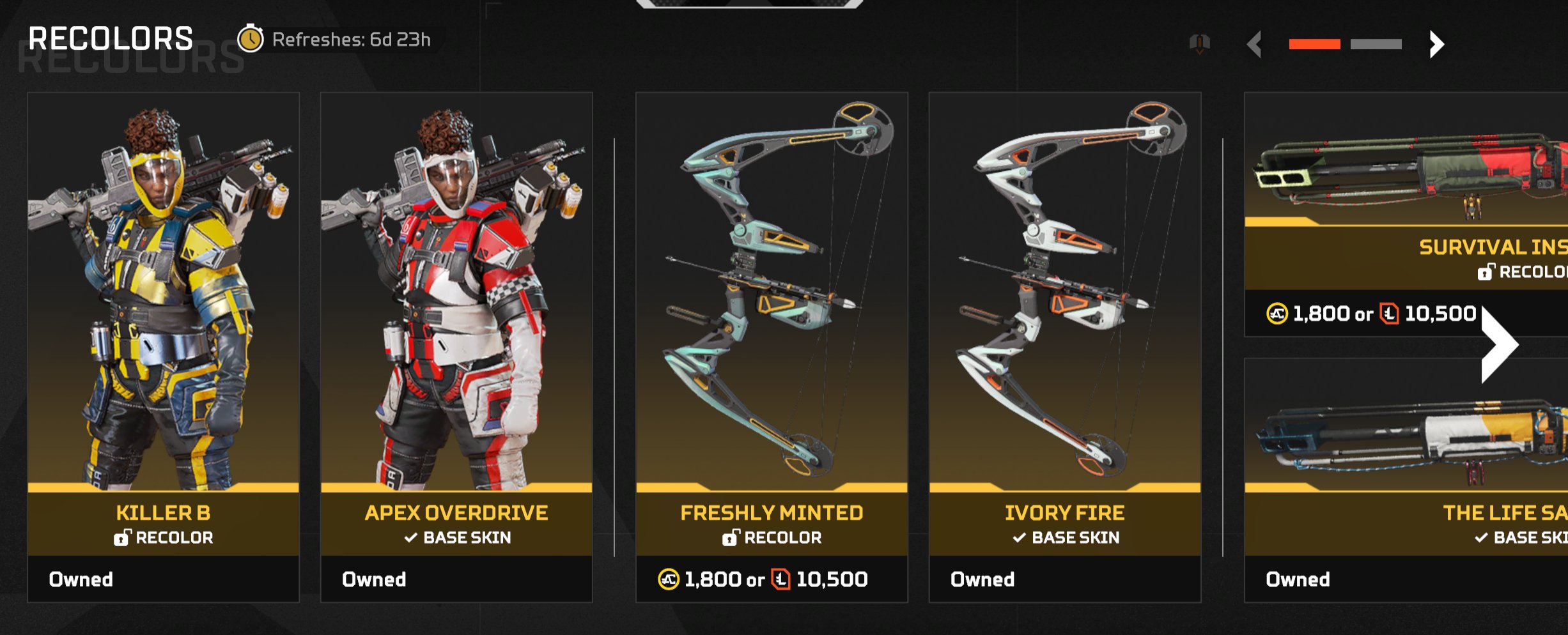Image resolution: width=1568 pixels, height=635 pixels.
Task: Click the large white next arrow
Action: [x=1498, y=345]
